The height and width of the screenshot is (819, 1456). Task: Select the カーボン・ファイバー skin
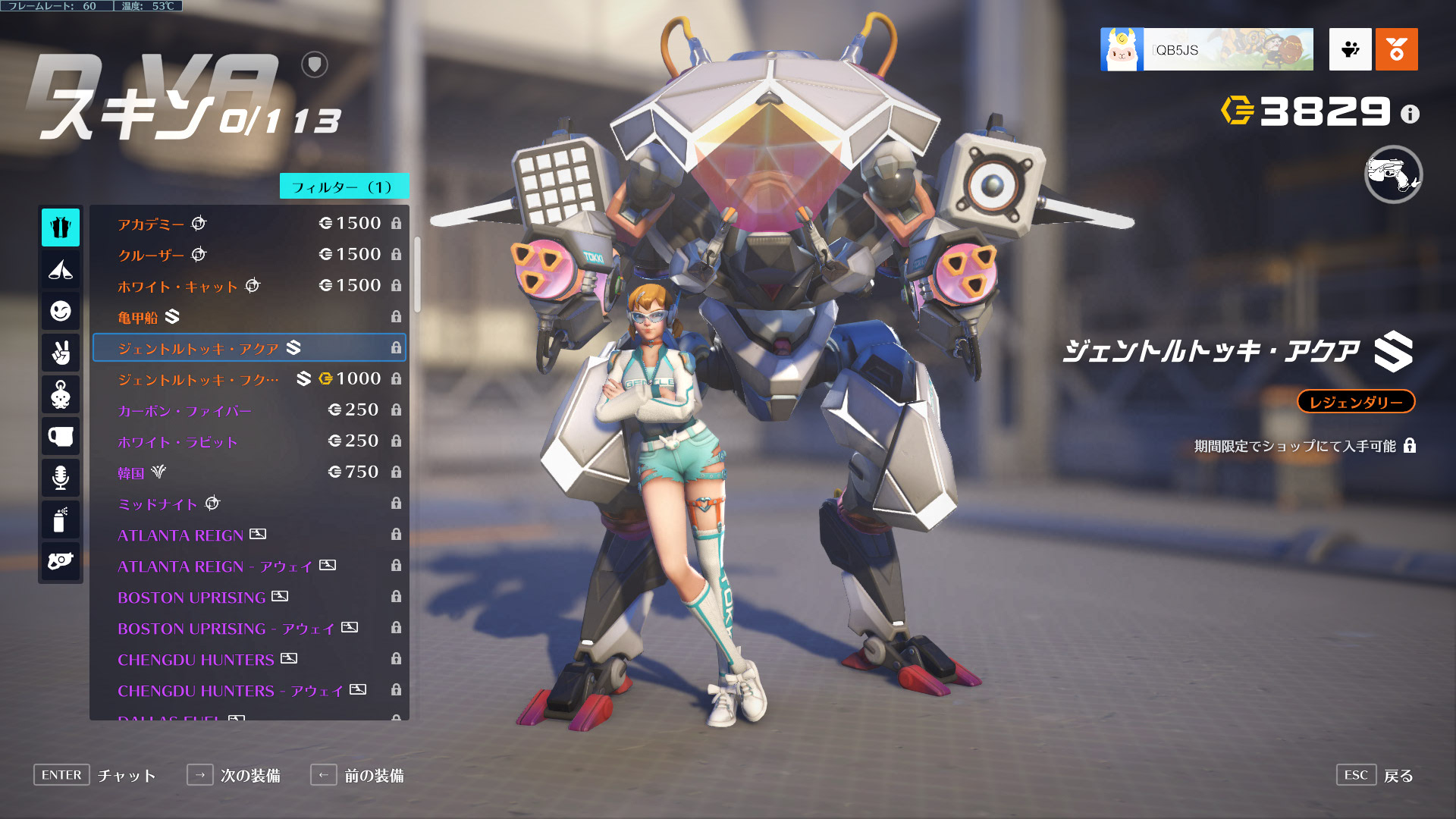pos(249,410)
